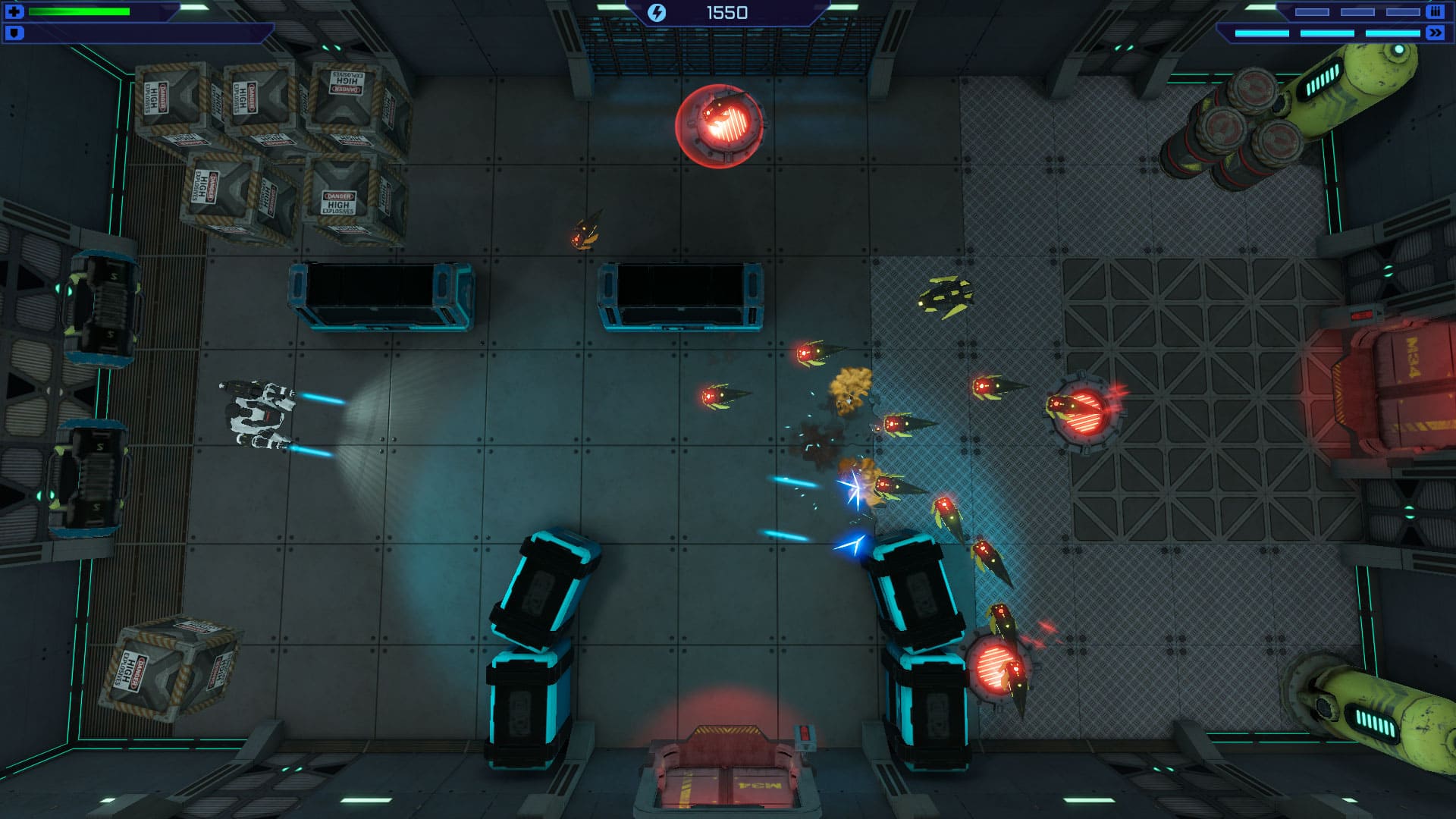Select the lightning bolt energy icon
The image size is (1456, 819).
click(657, 12)
